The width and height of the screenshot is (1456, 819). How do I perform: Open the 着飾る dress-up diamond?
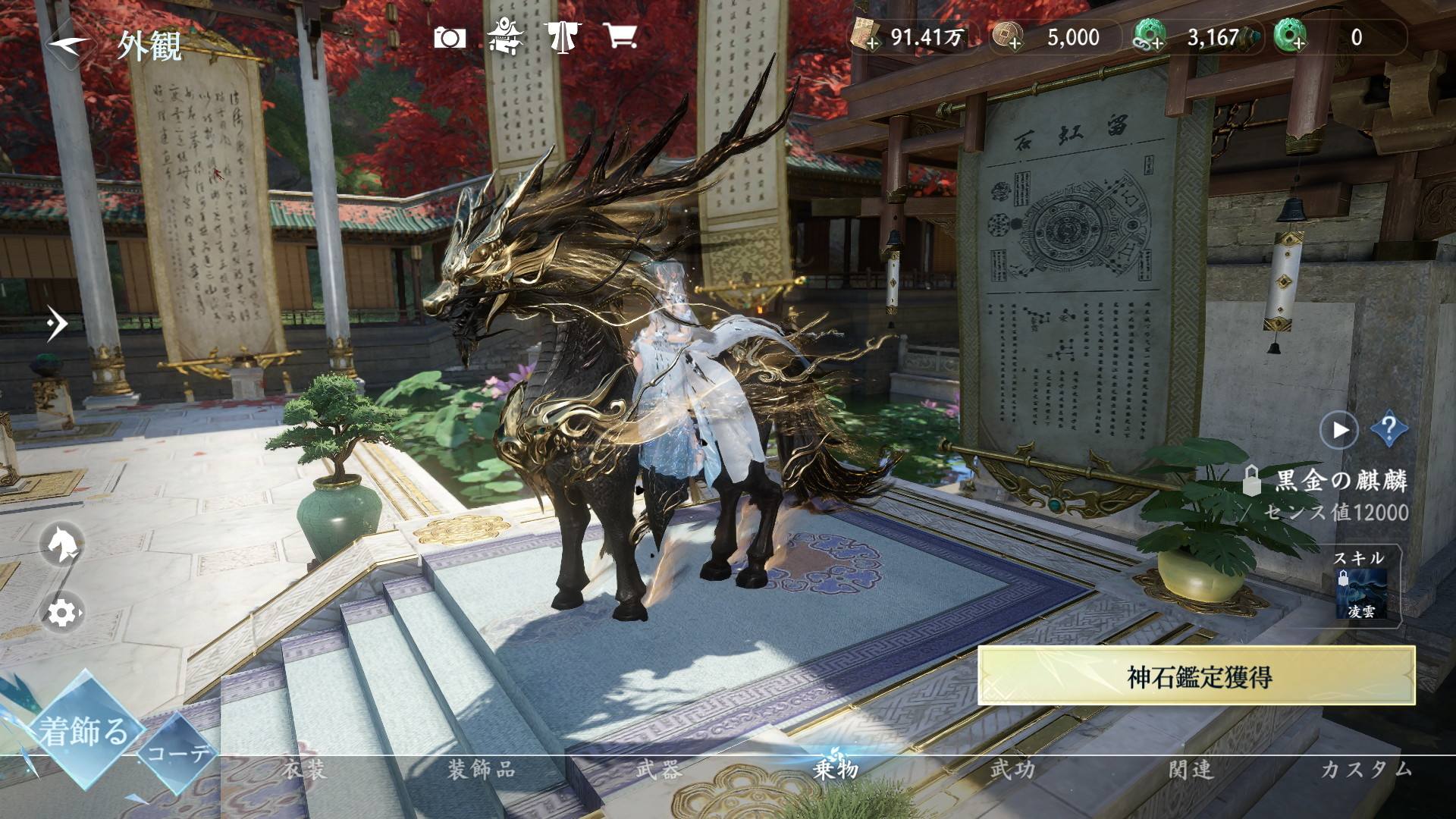[83, 731]
